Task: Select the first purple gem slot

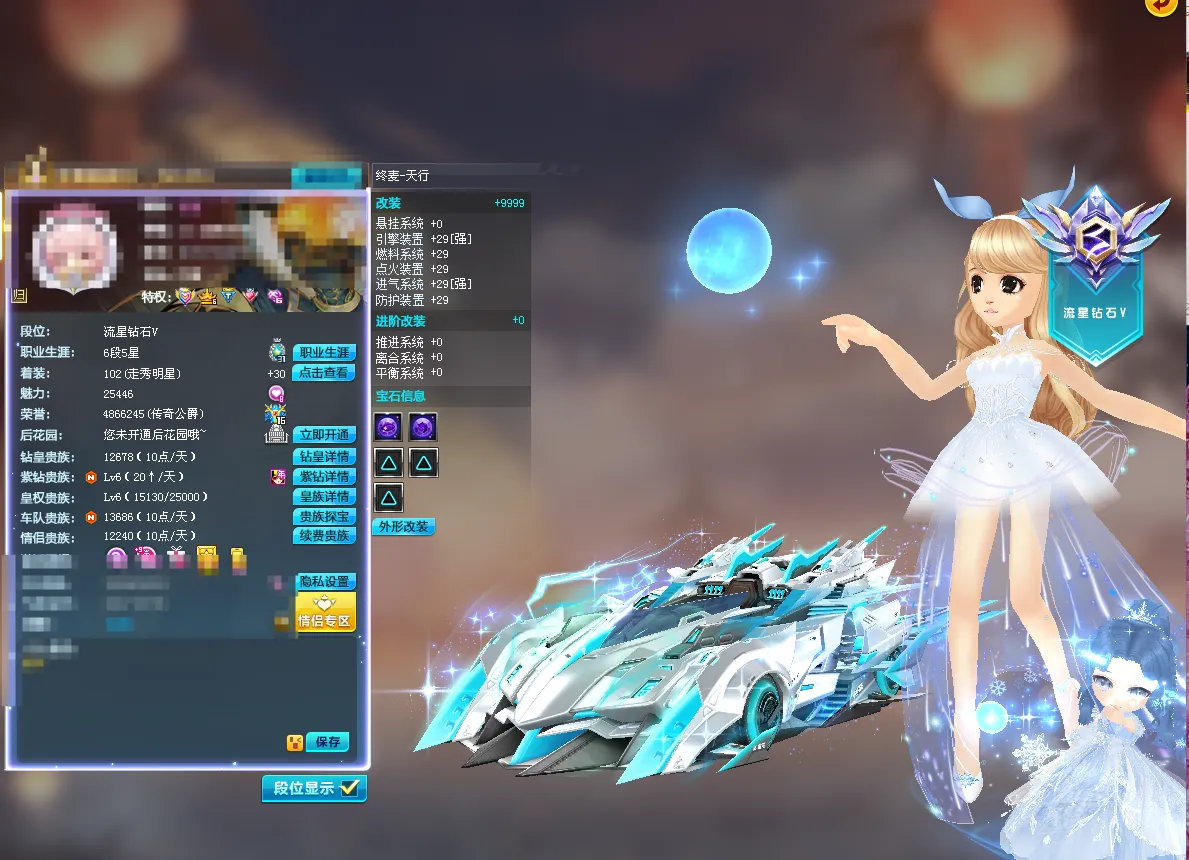Action: [x=388, y=427]
